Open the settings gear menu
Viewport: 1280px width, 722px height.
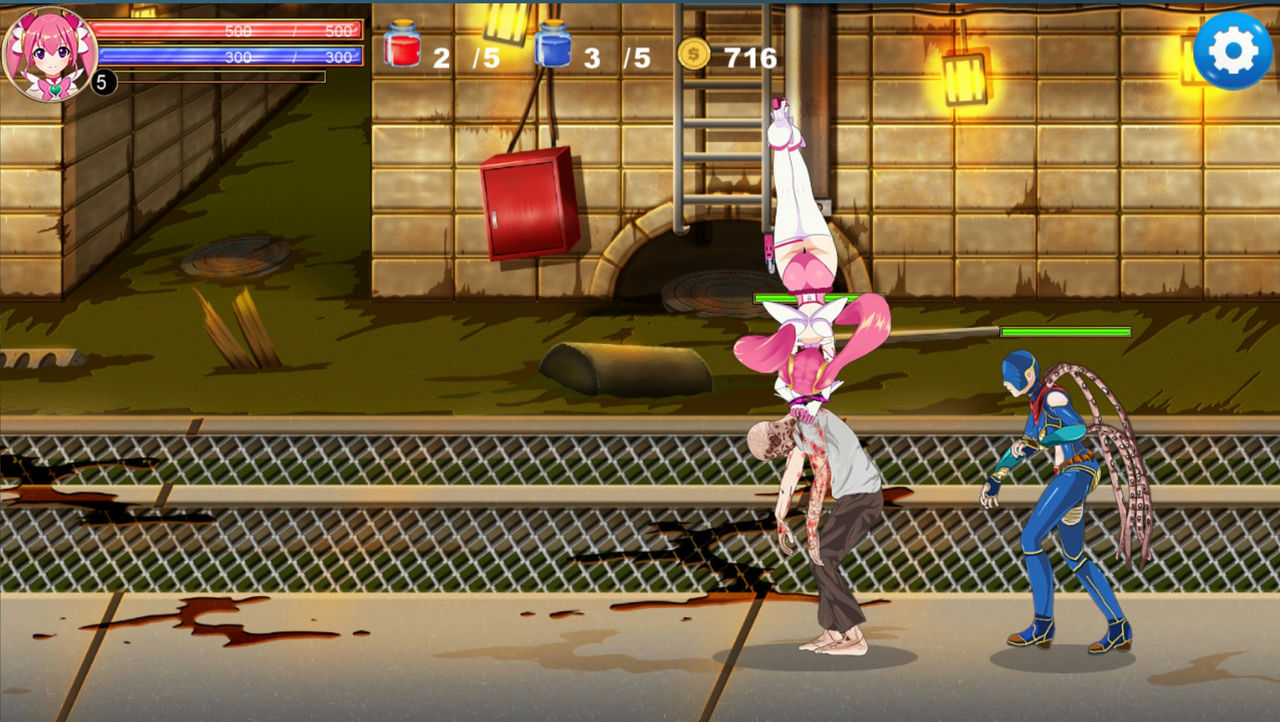pos(1232,51)
